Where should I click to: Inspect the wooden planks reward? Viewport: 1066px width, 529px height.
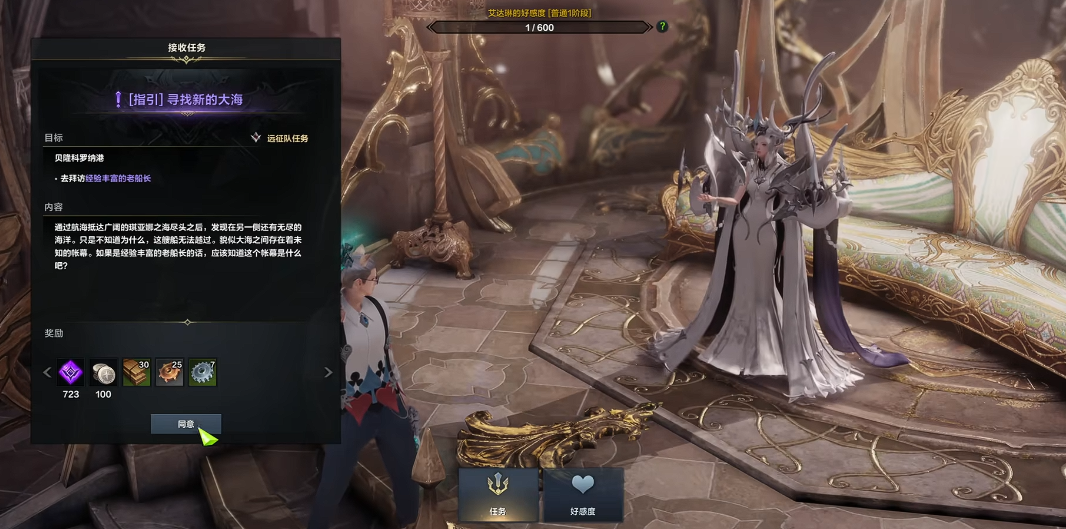pos(137,373)
